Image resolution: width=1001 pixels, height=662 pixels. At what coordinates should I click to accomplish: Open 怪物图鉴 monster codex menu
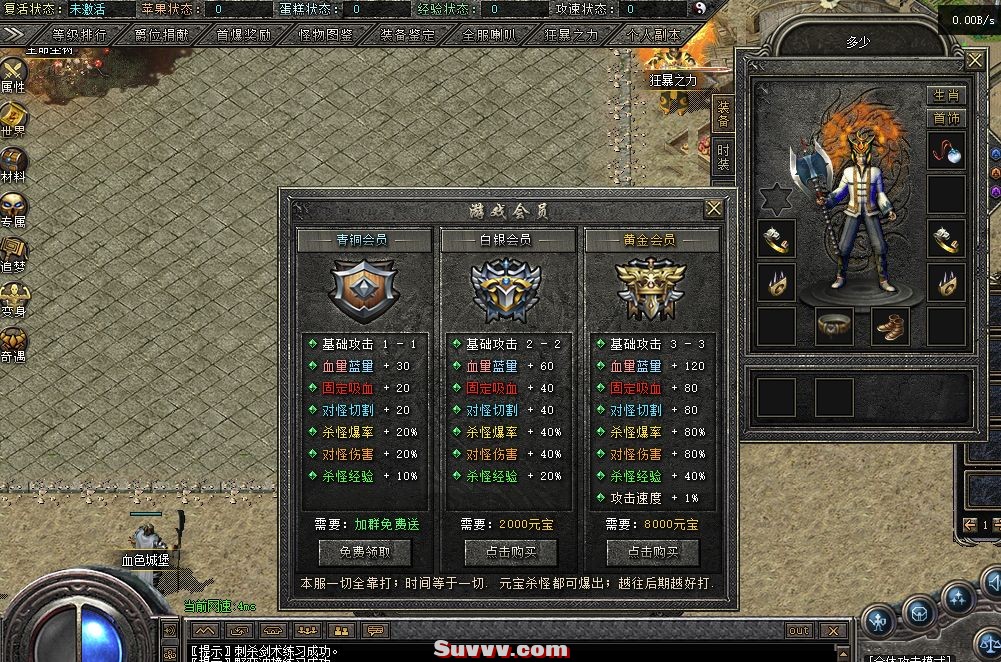[x=326, y=34]
